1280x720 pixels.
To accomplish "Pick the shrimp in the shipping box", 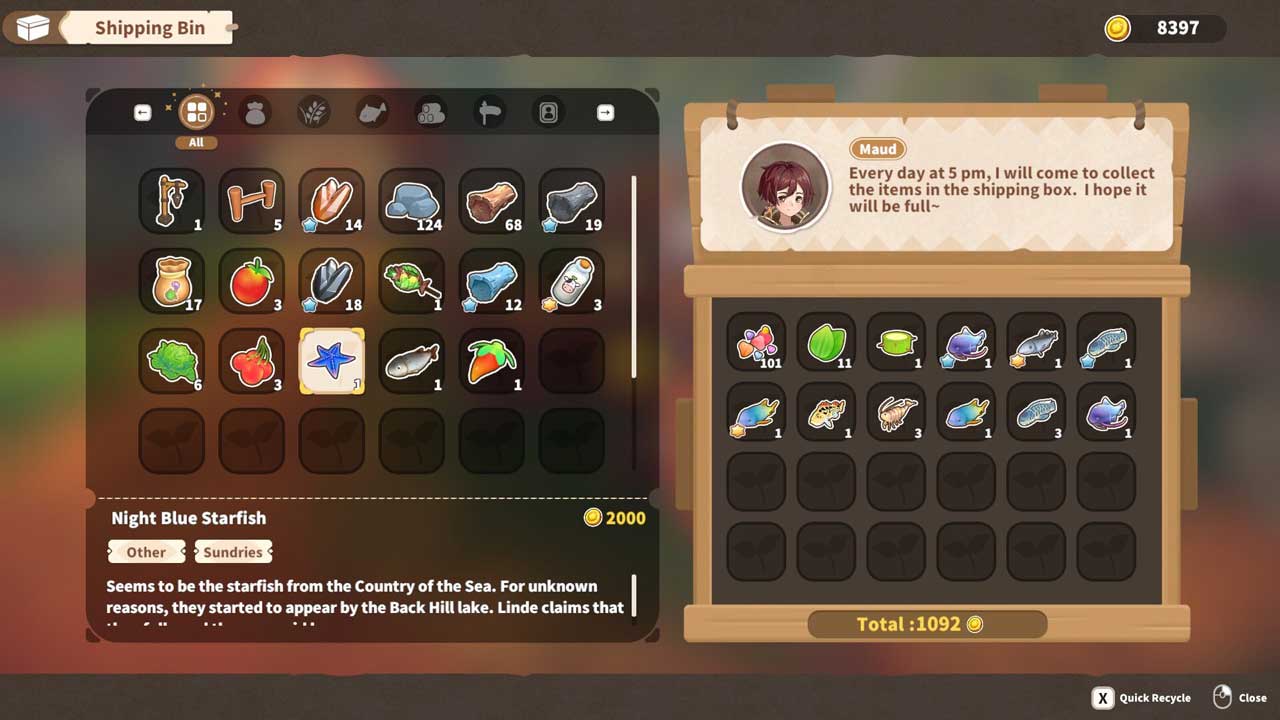I will (x=896, y=412).
